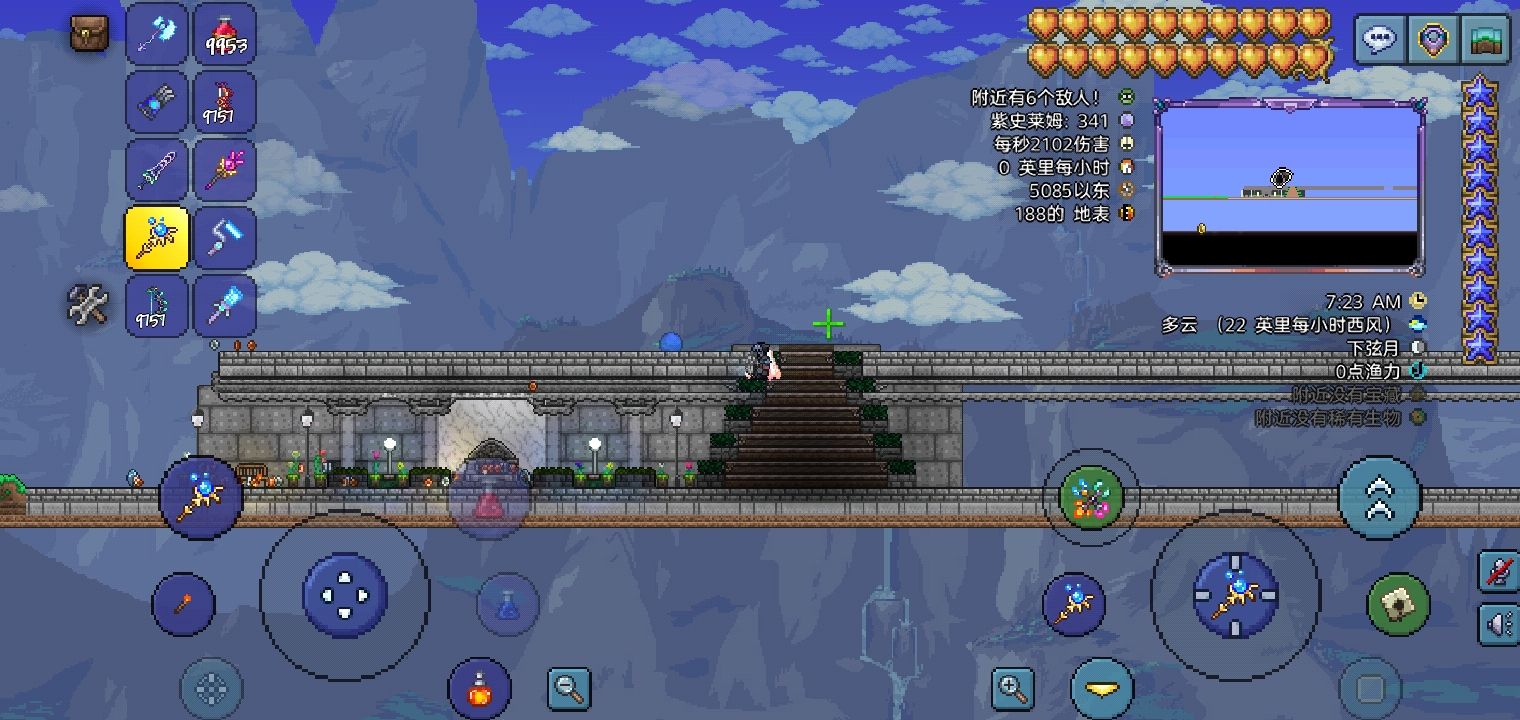
Task: Select the red potion stack of 9953
Action: pos(225,34)
